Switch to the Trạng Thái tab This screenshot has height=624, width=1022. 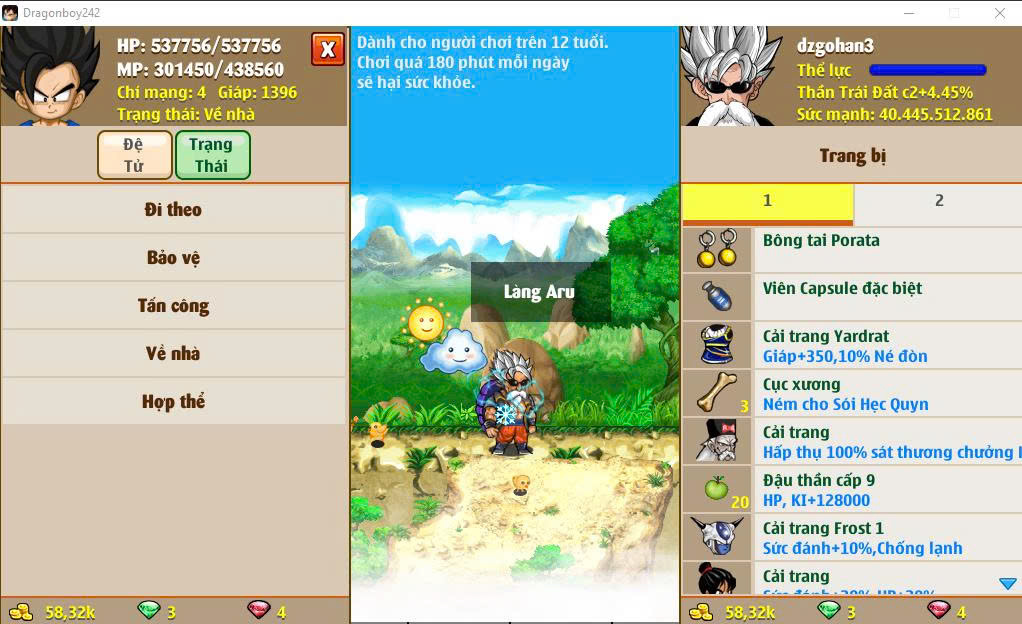pyautogui.click(x=211, y=155)
